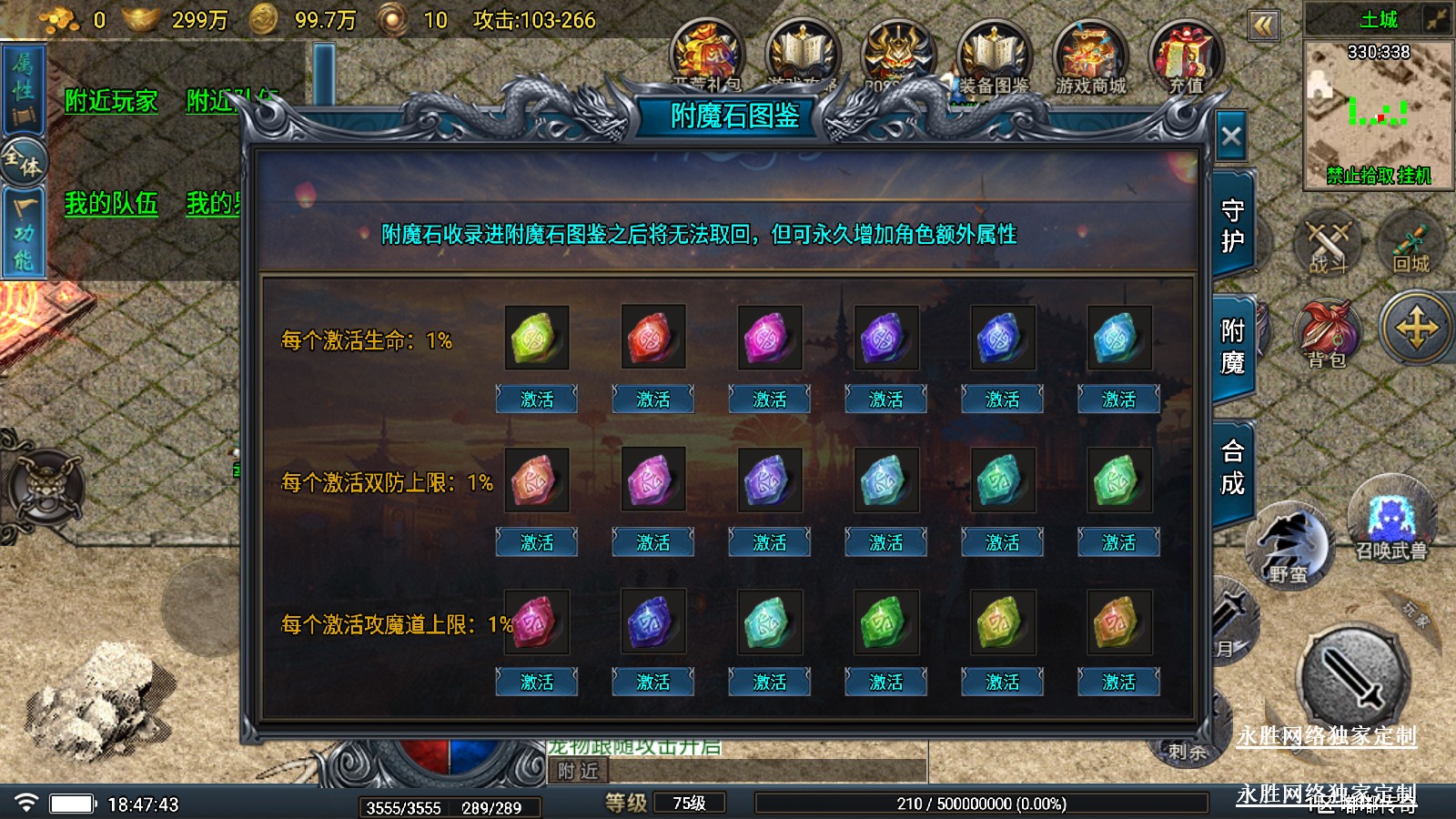Open the 游戏商城 shop icon
1456x819 pixels.
tap(1090, 59)
